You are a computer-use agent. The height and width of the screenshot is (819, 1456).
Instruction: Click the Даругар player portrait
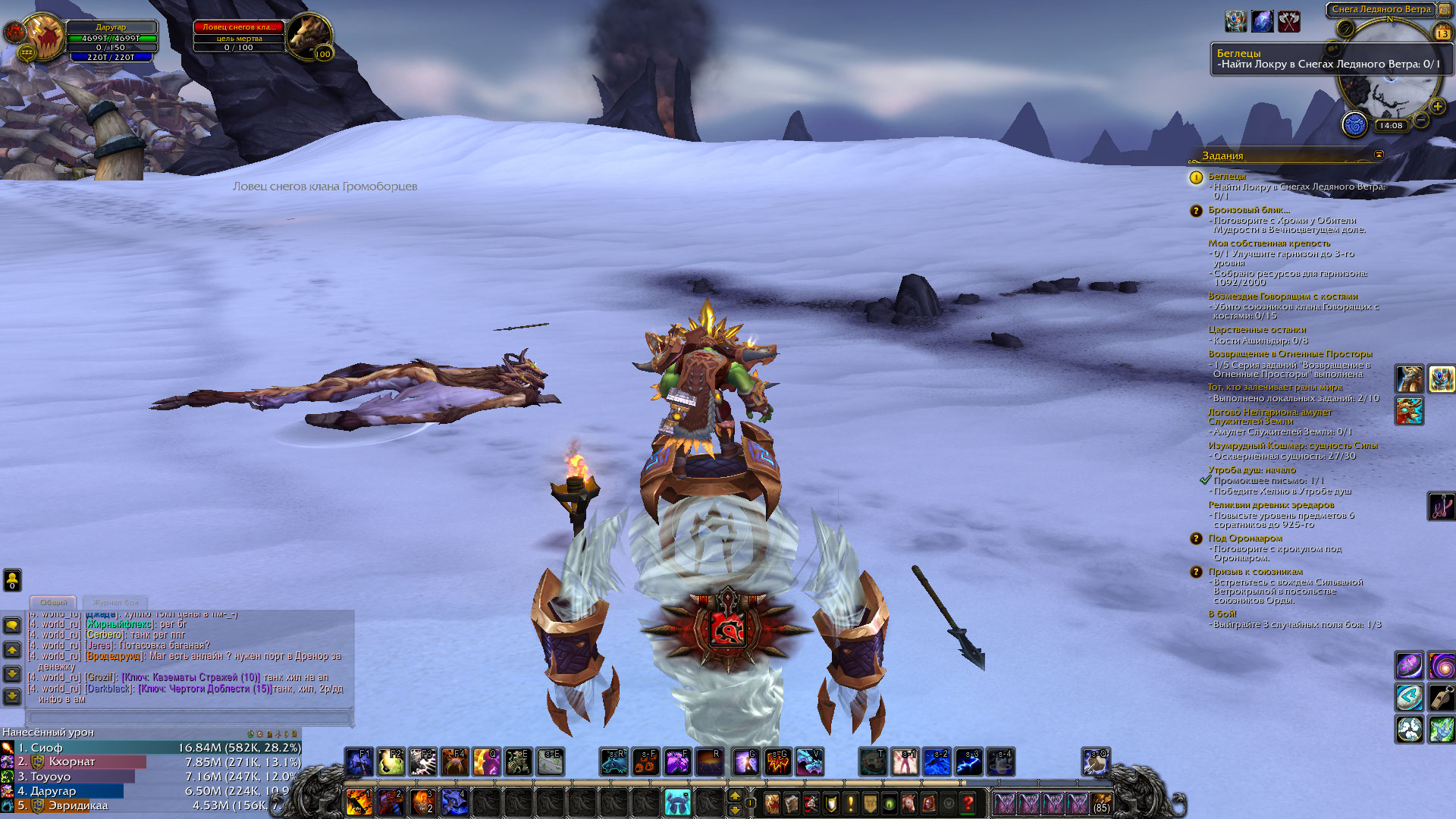pos(44,36)
